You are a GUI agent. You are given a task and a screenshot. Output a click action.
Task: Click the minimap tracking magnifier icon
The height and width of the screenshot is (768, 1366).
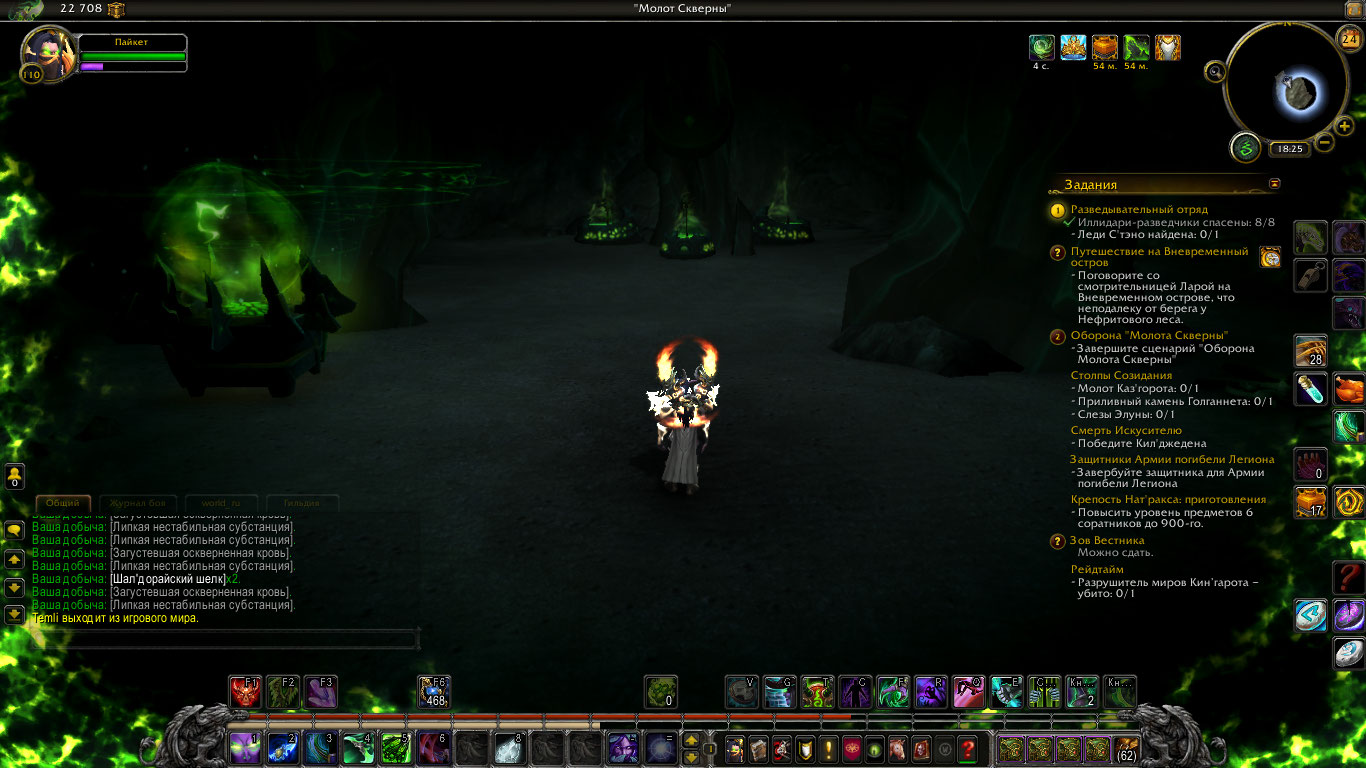coord(1215,71)
